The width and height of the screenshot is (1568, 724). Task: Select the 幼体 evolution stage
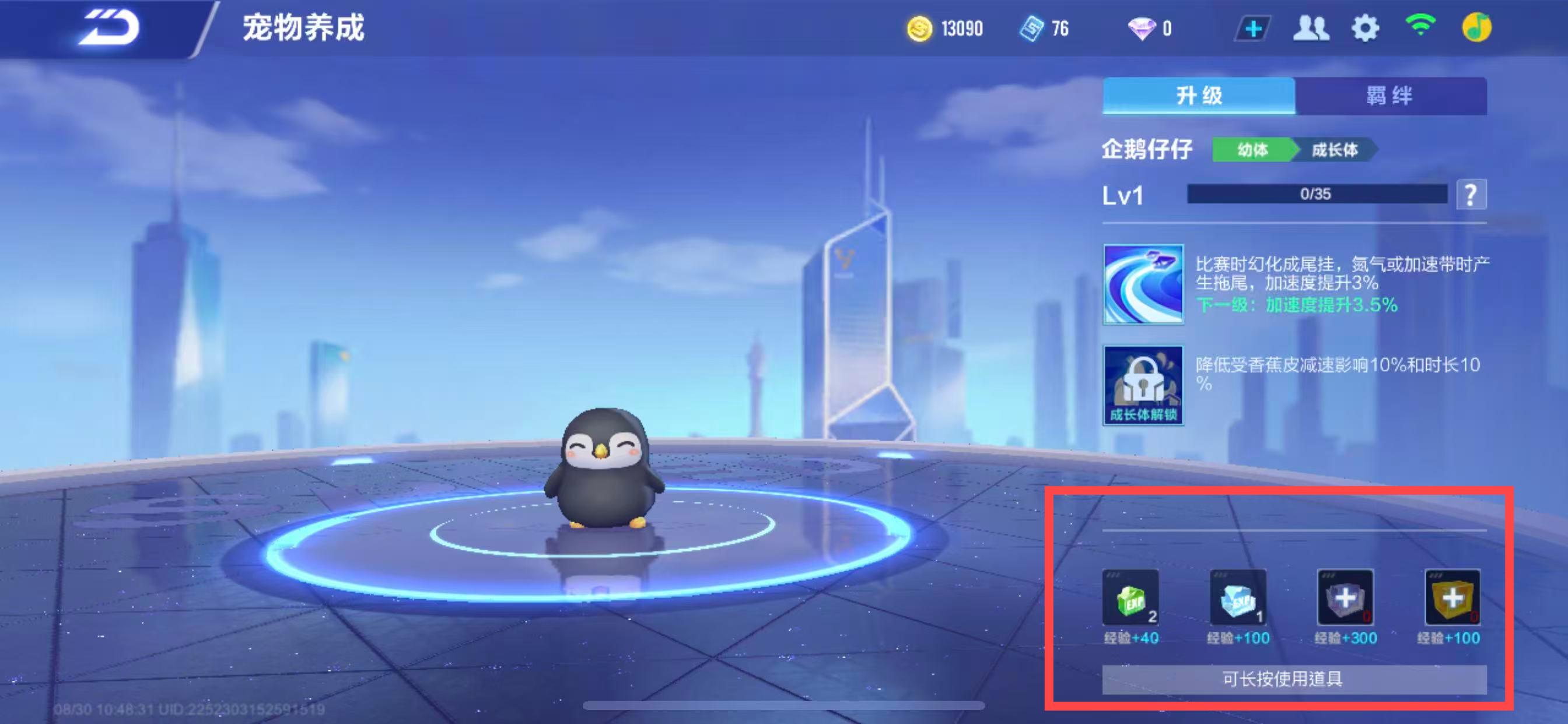(x=1252, y=150)
